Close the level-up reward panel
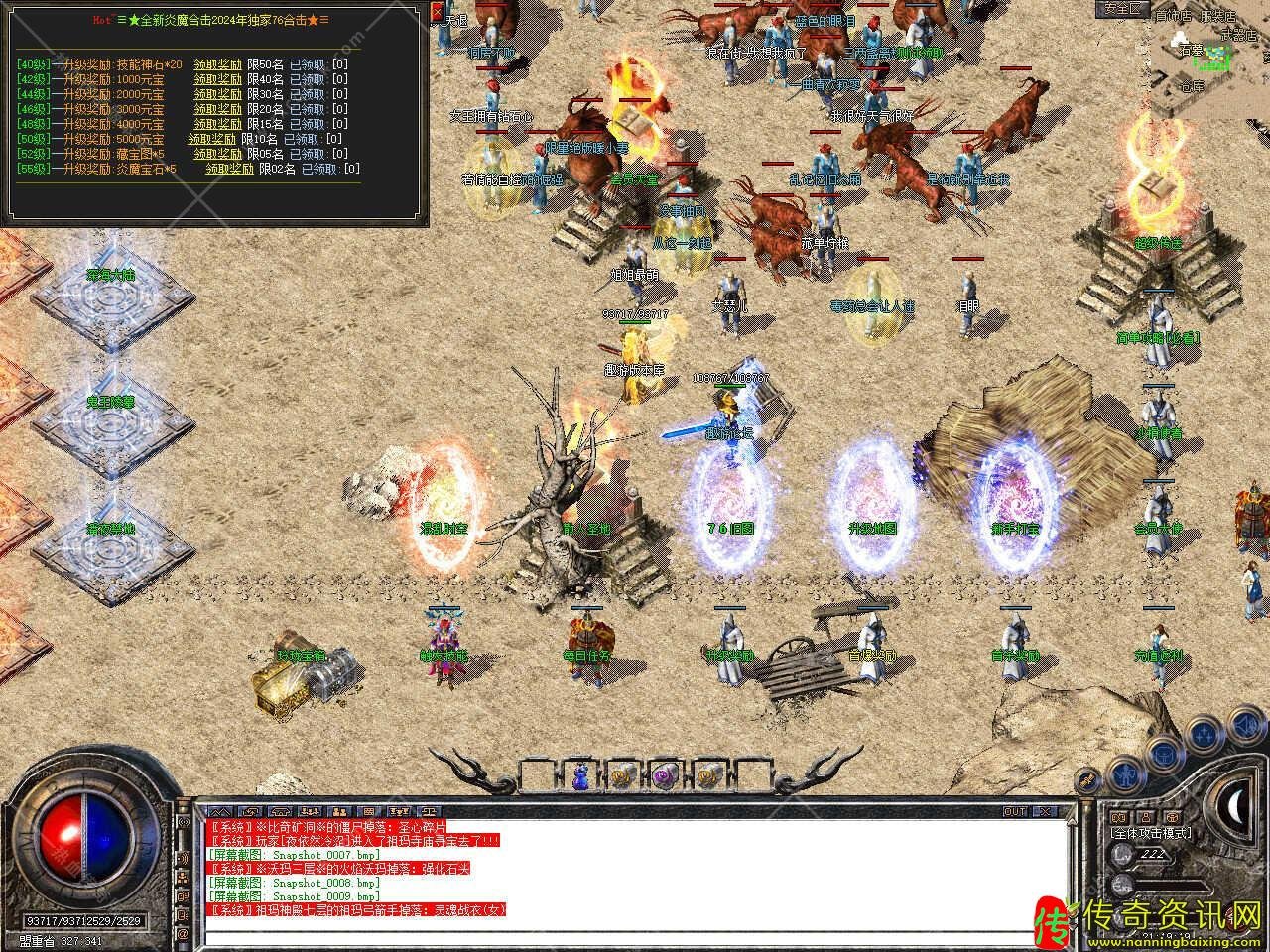 pos(439,13)
